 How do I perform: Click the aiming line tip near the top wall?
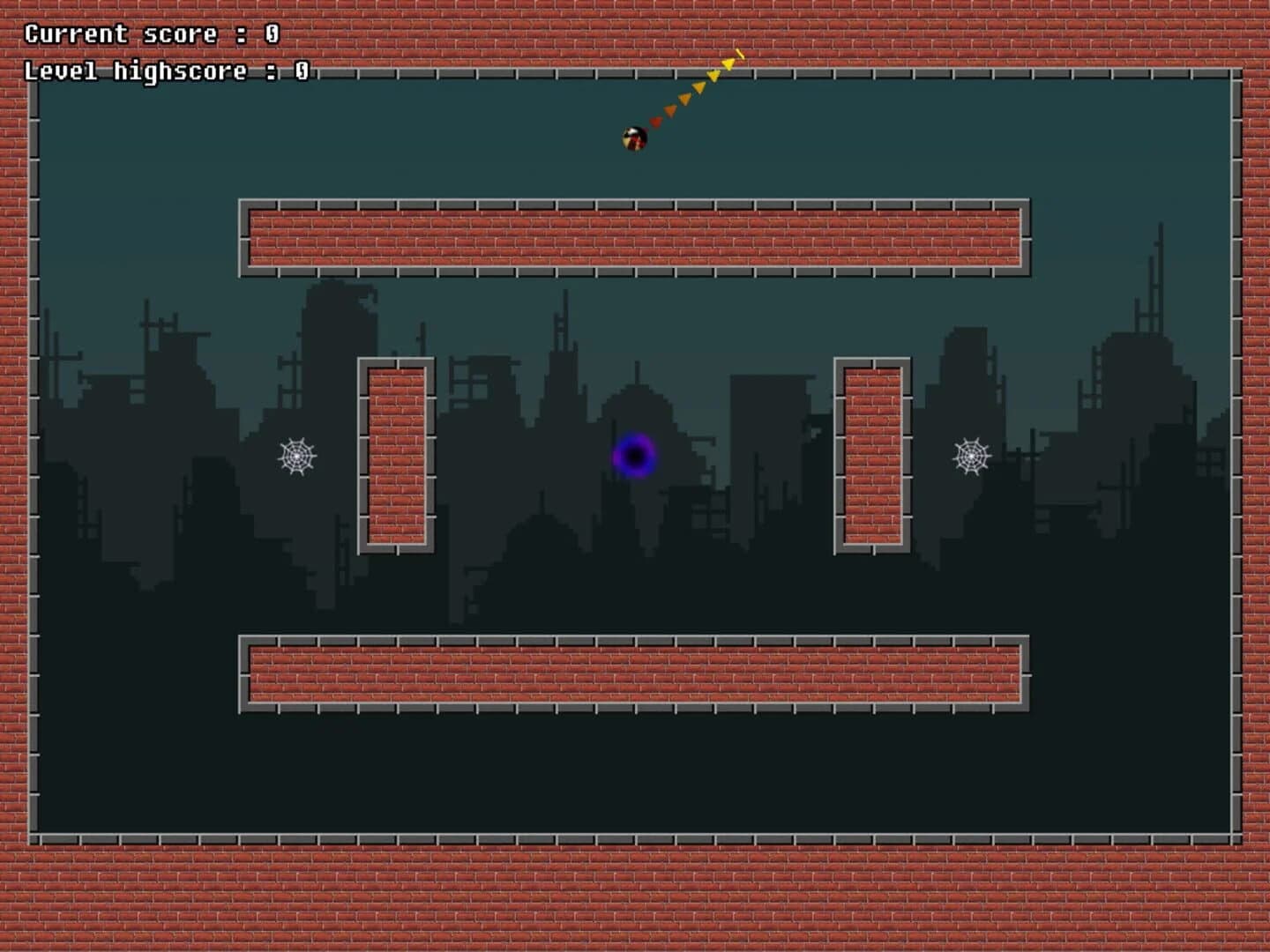click(x=741, y=55)
